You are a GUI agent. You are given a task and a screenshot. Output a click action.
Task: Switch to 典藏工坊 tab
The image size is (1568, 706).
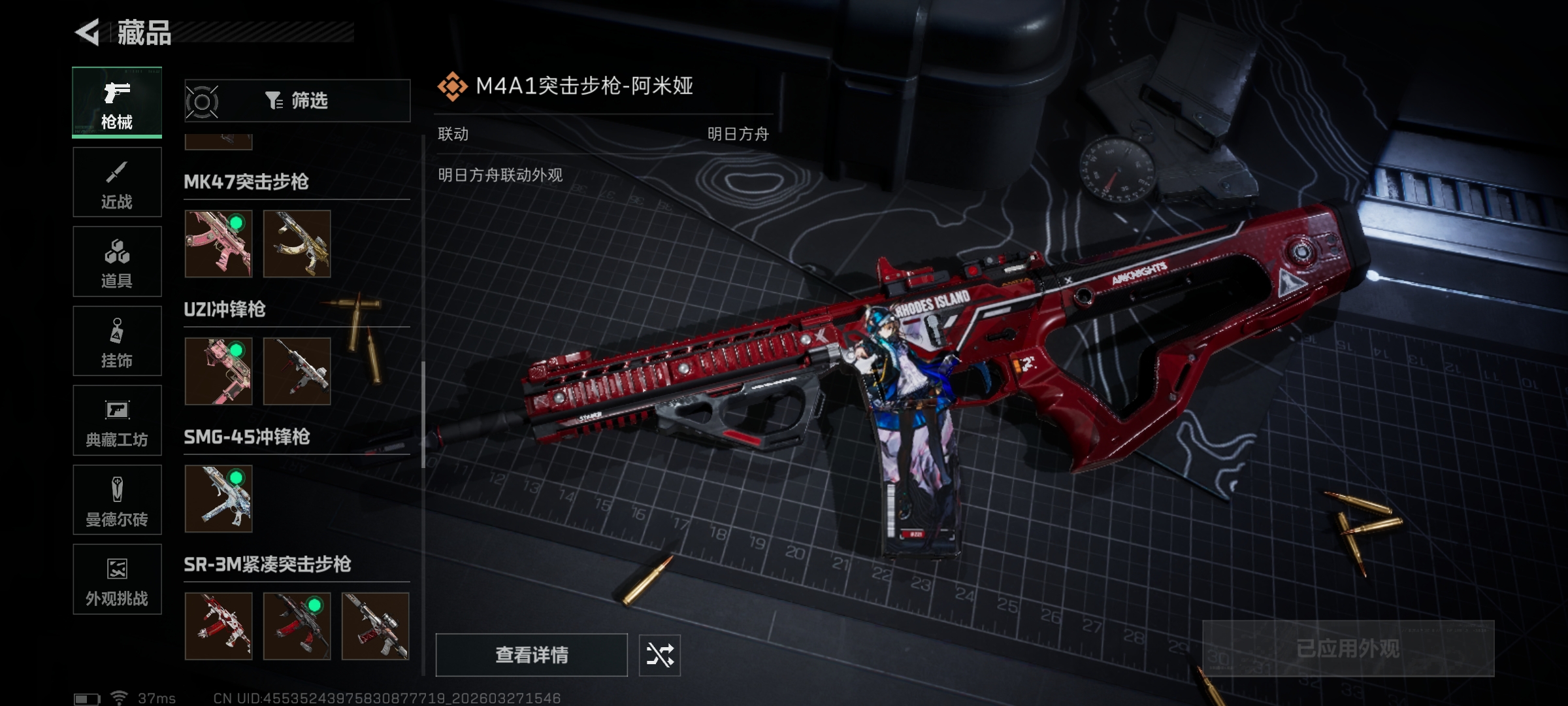point(117,420)
